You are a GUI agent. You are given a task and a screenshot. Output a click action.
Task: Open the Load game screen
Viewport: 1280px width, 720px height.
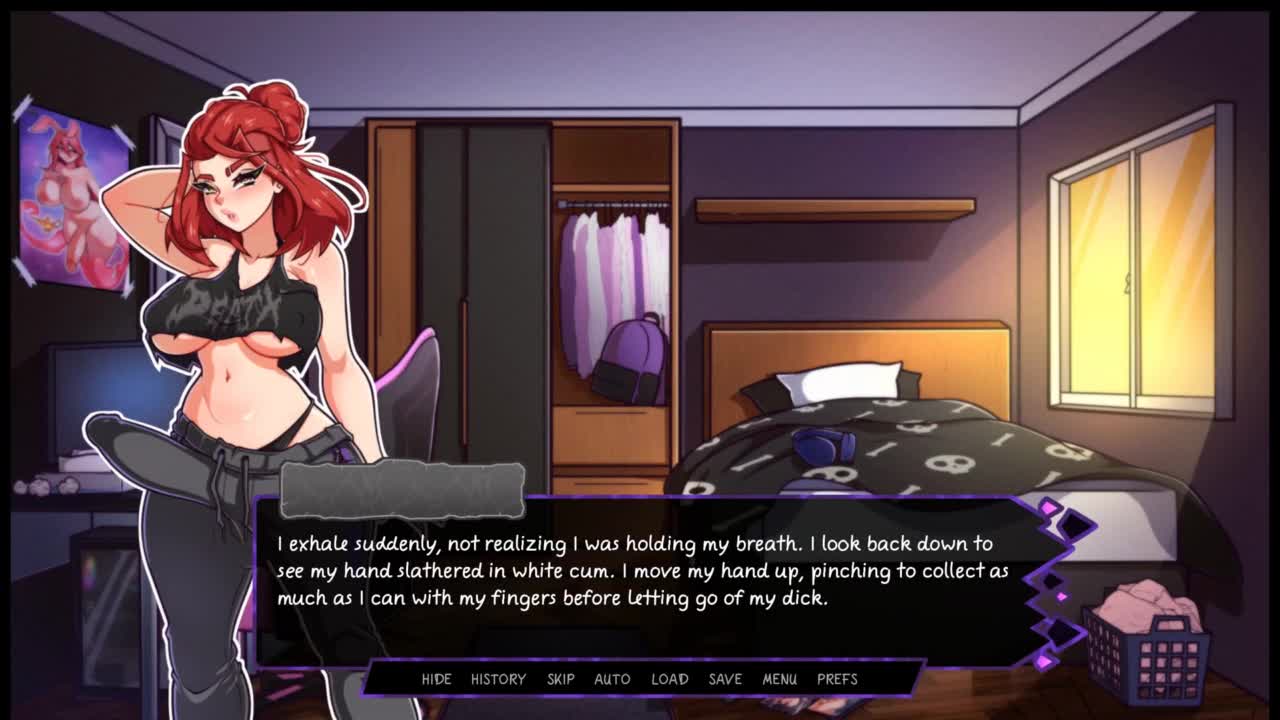tap(670, 679)
